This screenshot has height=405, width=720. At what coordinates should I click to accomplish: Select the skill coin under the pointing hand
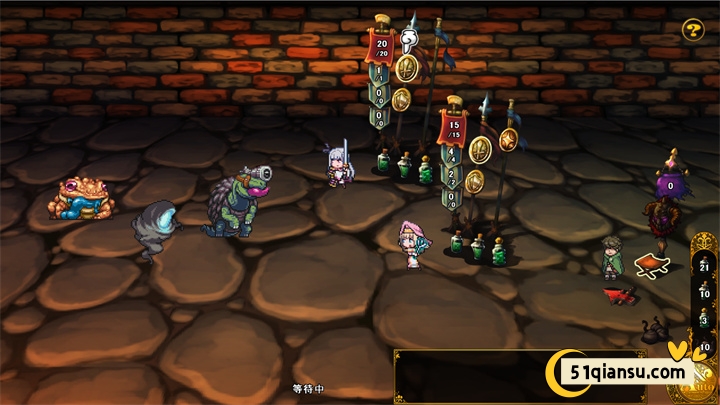point(406,68)
